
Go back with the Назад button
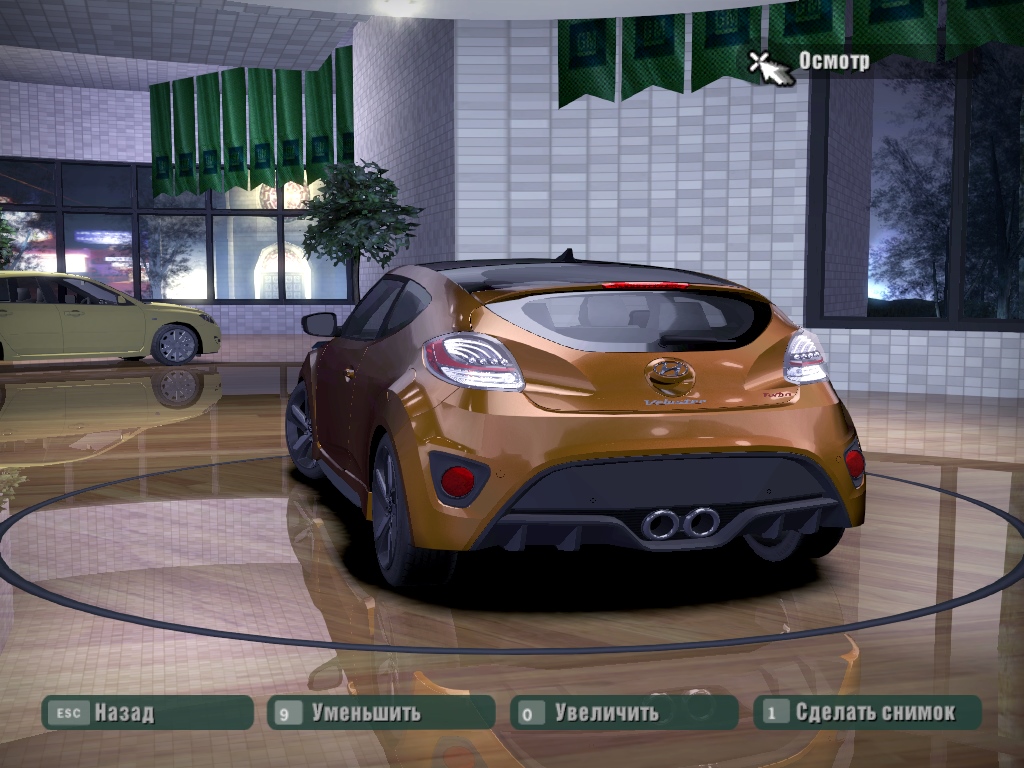pos(147,713)
